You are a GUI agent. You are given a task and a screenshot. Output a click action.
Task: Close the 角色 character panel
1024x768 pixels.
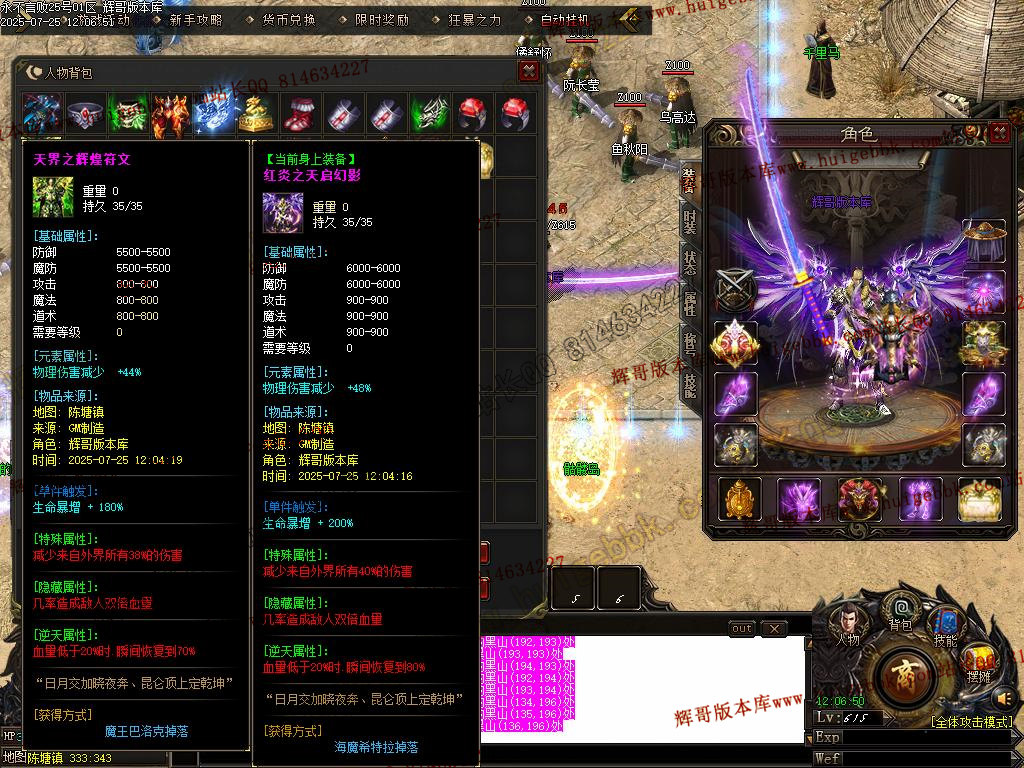point(999,132)
